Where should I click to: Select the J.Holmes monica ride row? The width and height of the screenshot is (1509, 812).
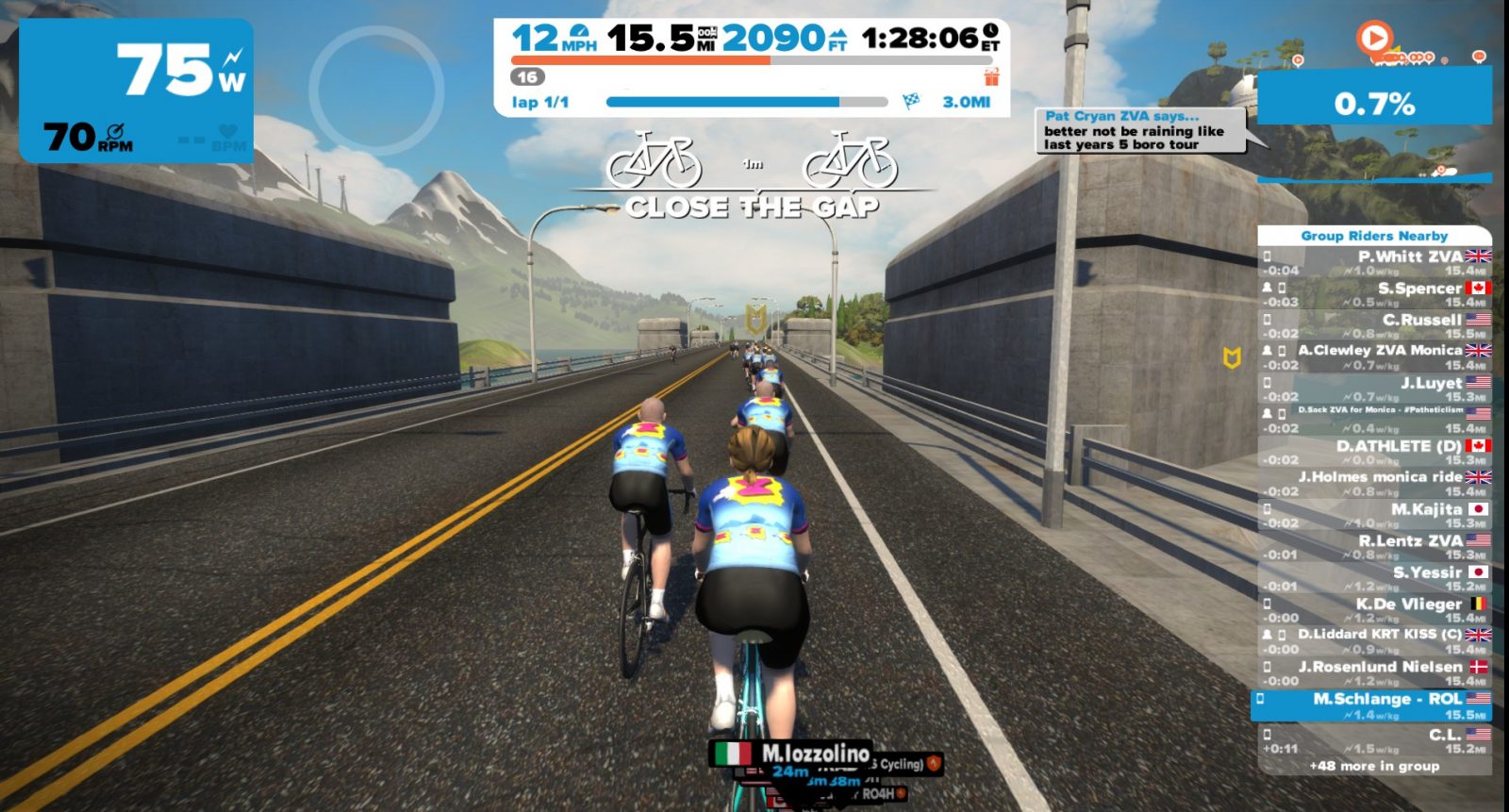tap(1375, 483)
